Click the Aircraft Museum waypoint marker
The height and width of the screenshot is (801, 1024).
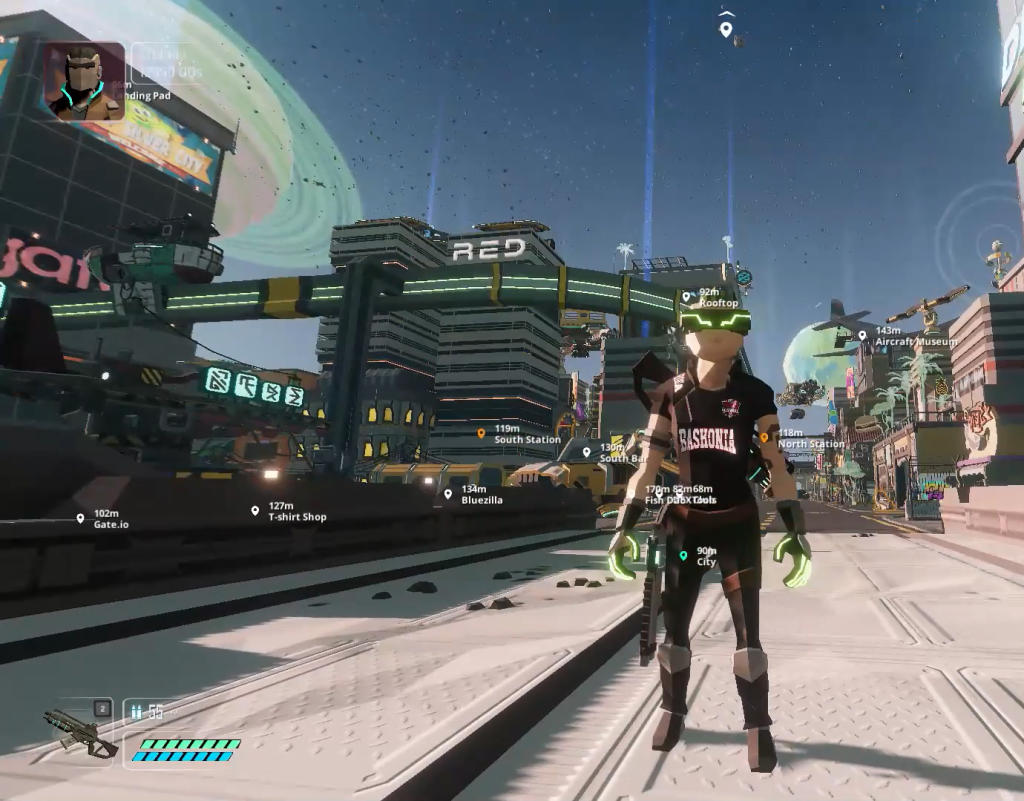click(862, 336)
